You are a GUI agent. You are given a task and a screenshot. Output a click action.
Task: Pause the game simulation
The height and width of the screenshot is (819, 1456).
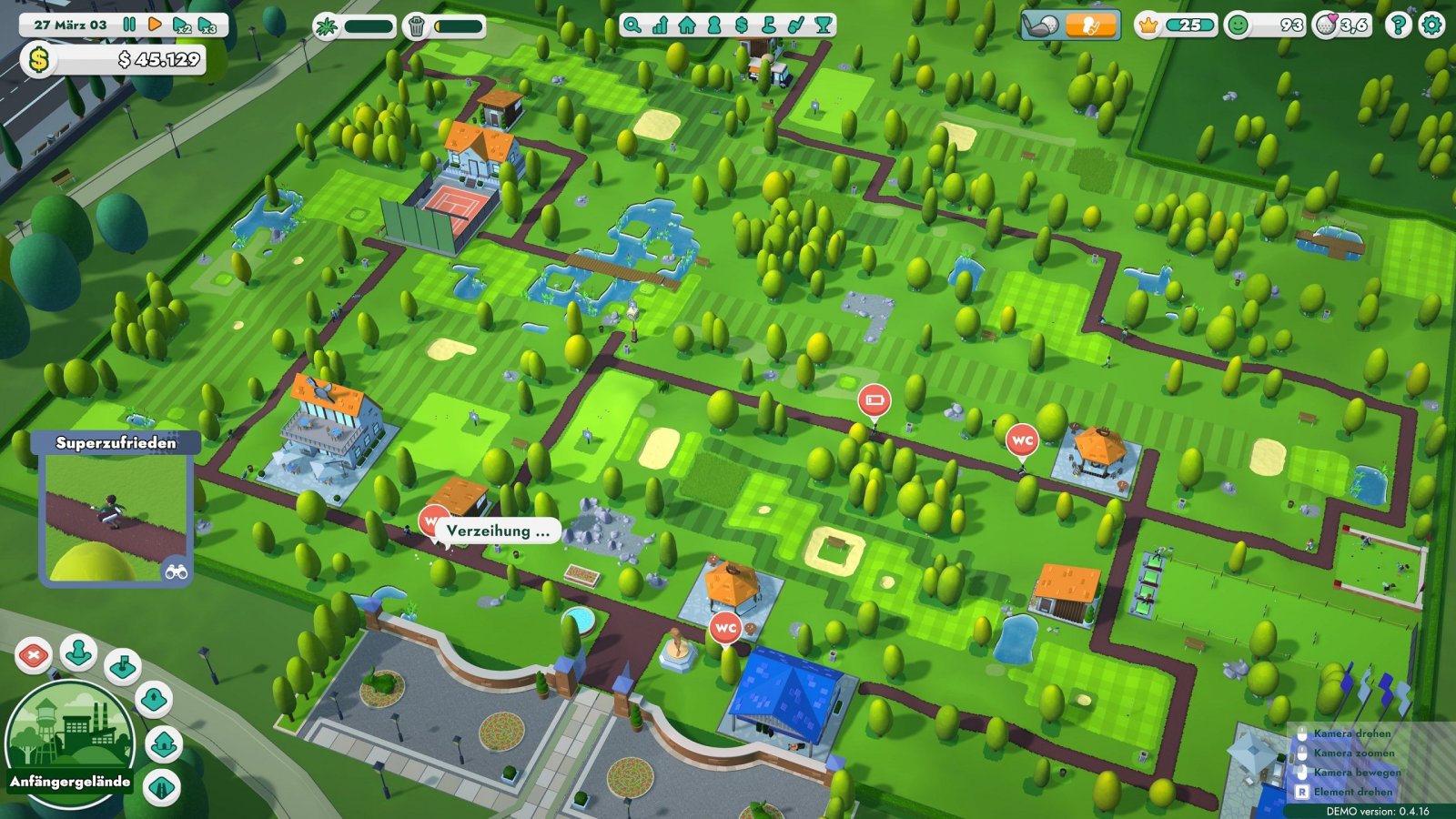pos(131,25)
